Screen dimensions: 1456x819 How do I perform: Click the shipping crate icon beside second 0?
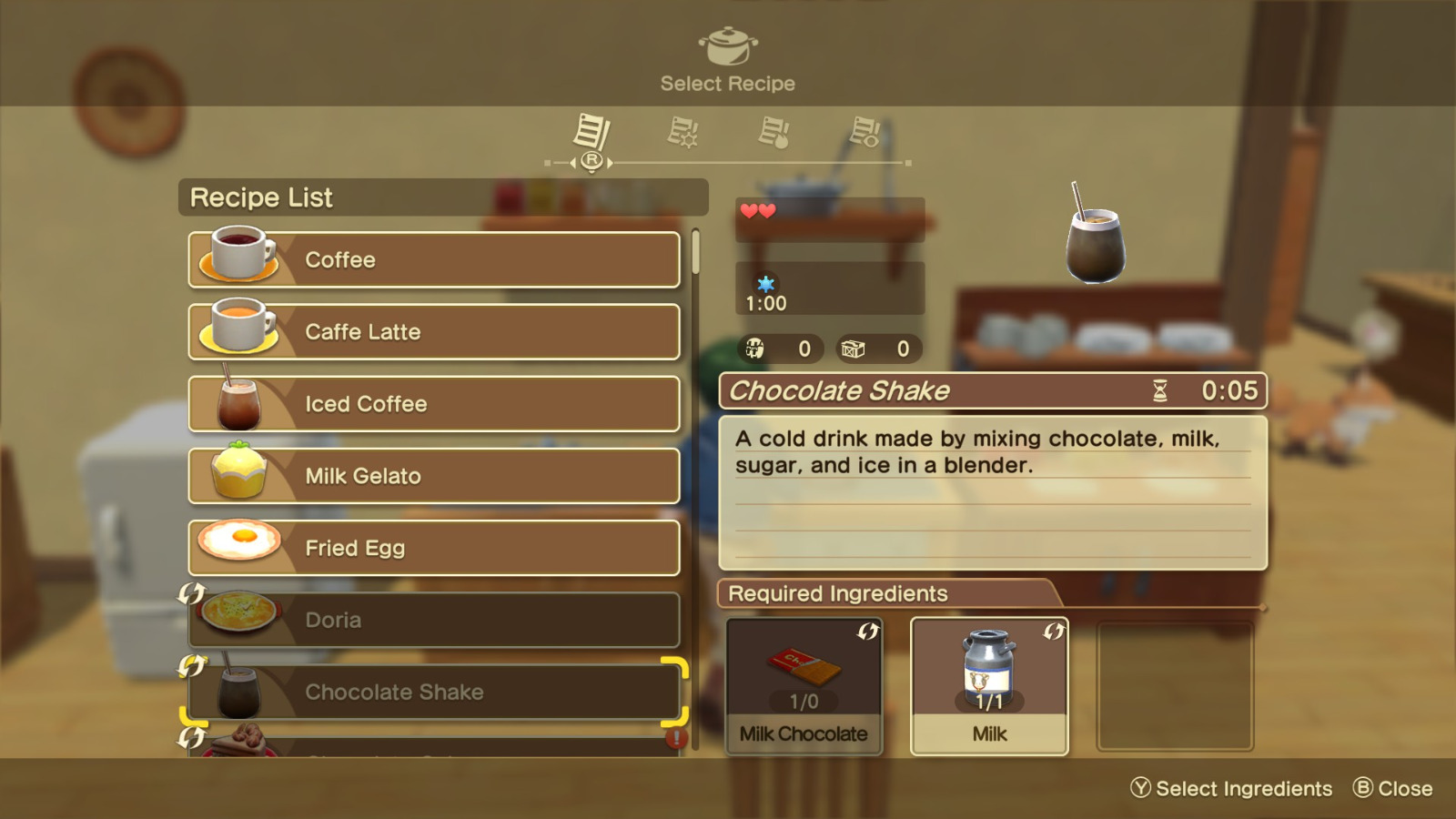click(852, 348)
